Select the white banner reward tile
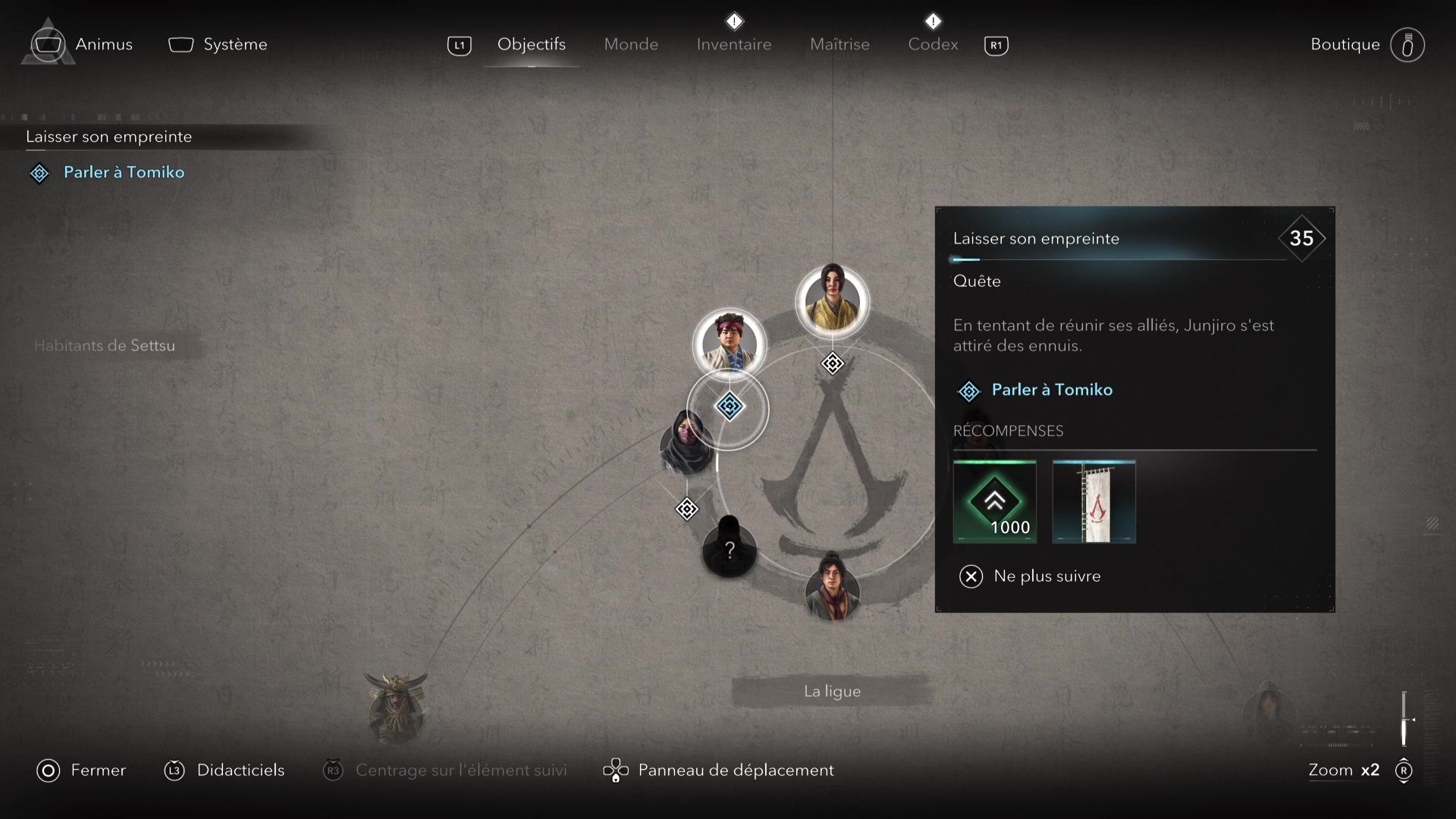 tap(1094, 501)
